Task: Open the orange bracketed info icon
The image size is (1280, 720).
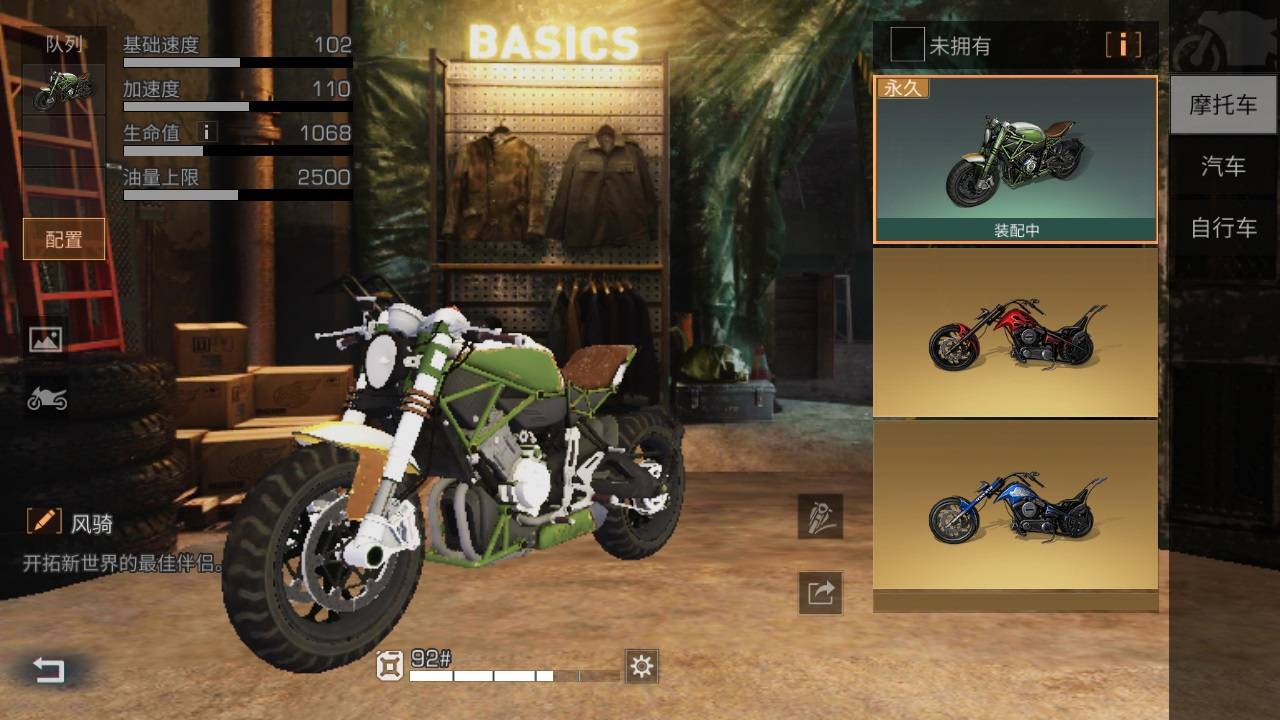Action: [1123, 45]
